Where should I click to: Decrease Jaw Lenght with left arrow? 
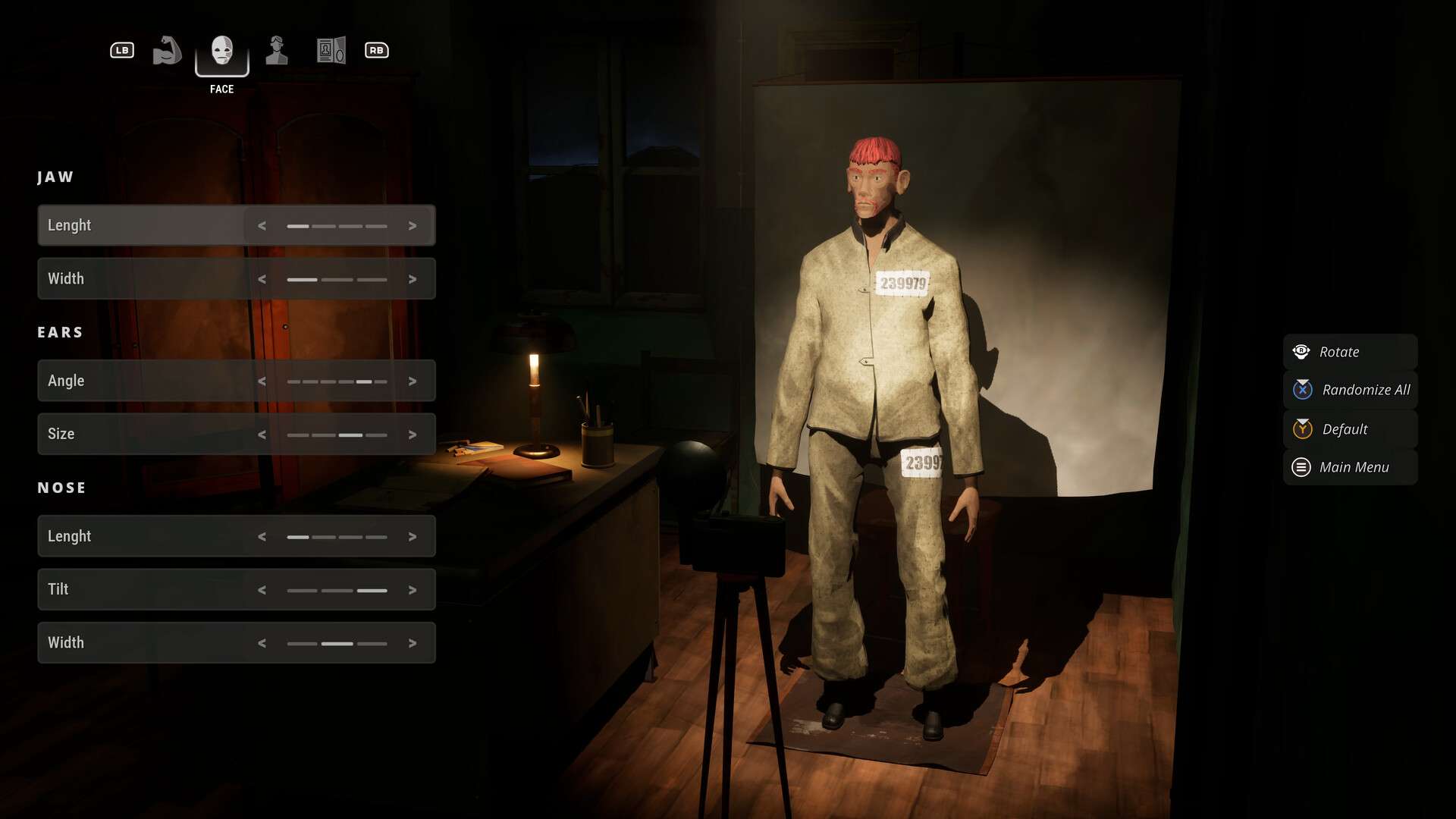262,226
